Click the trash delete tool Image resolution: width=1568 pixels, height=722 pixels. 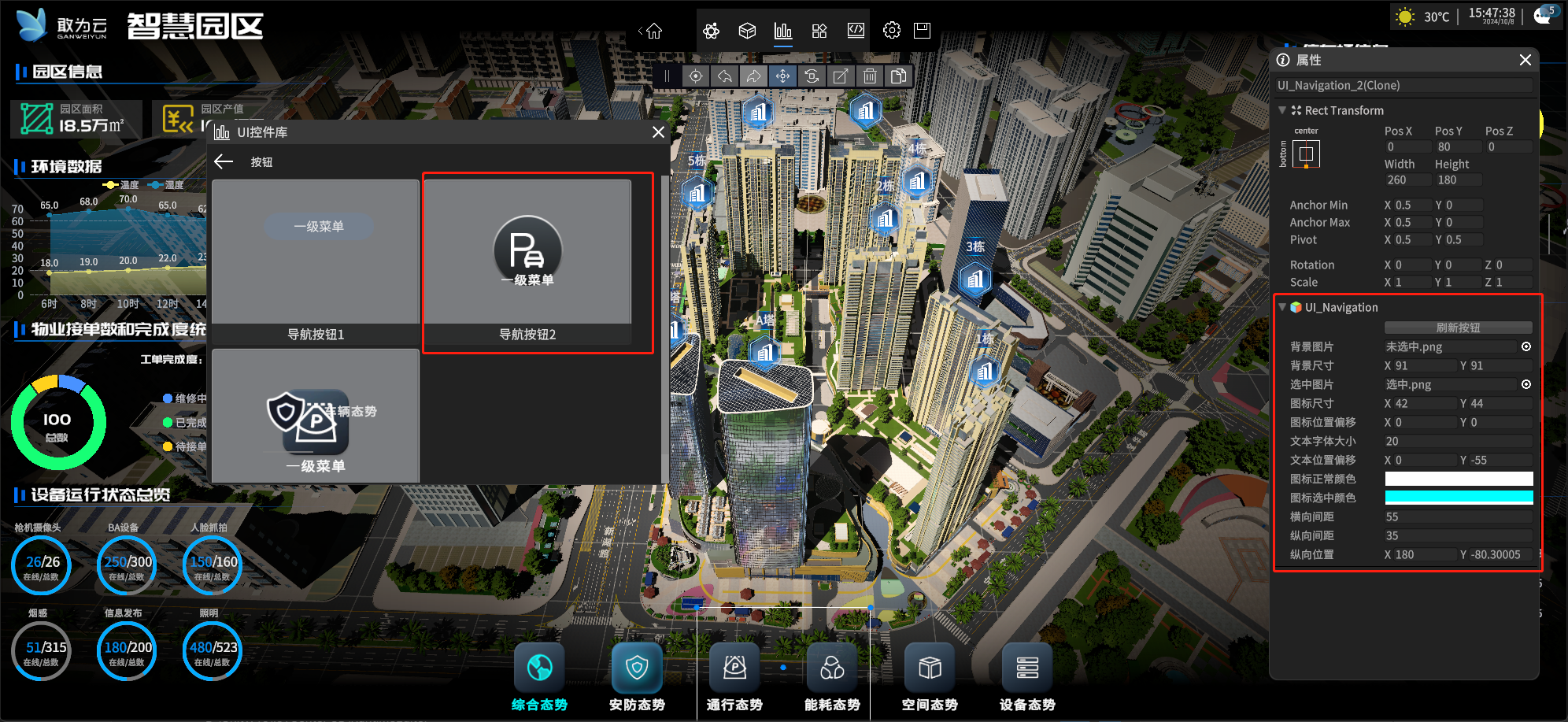870,76
